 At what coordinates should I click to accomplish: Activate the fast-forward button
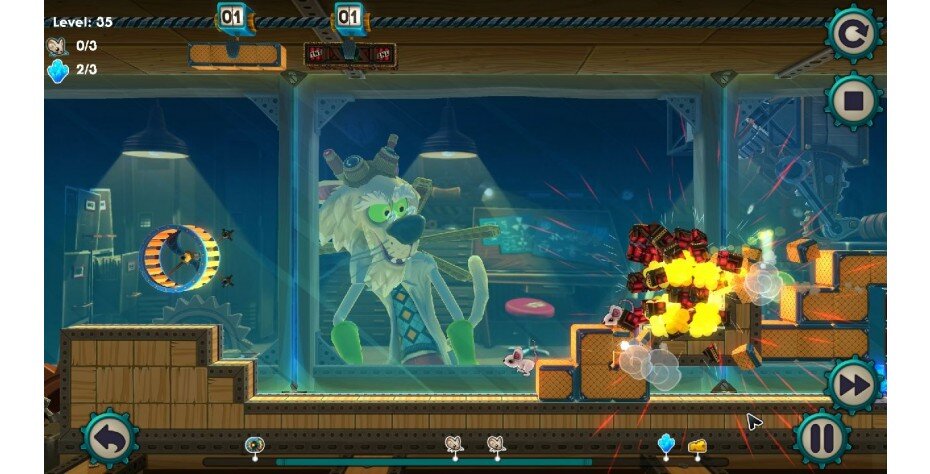click(854, 384)
